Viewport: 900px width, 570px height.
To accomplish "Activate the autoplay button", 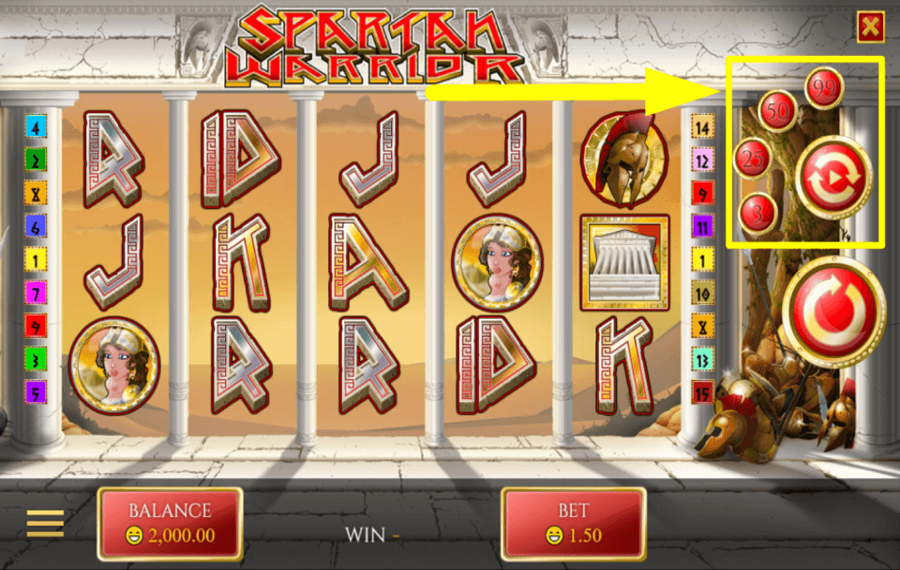I will [833, 177].
